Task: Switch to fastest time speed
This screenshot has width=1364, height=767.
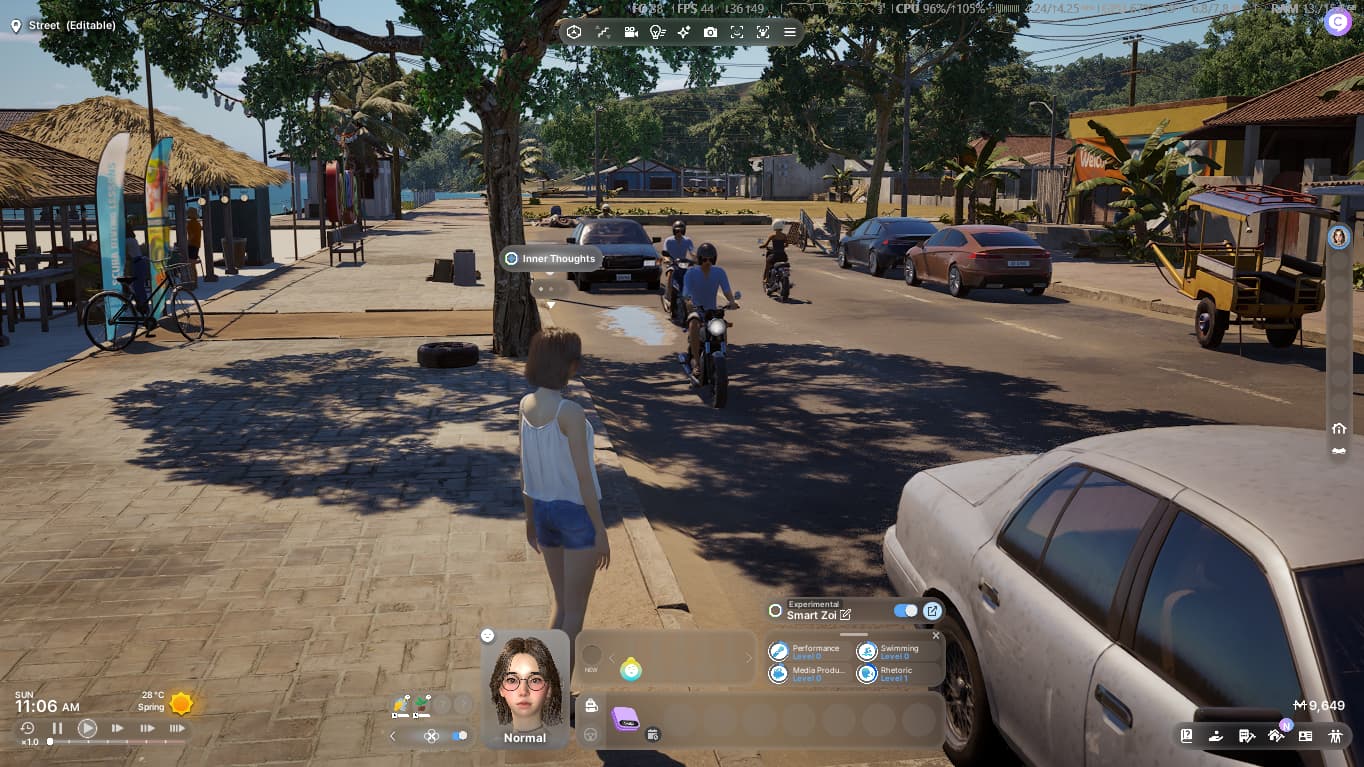Action: point(177,728)
